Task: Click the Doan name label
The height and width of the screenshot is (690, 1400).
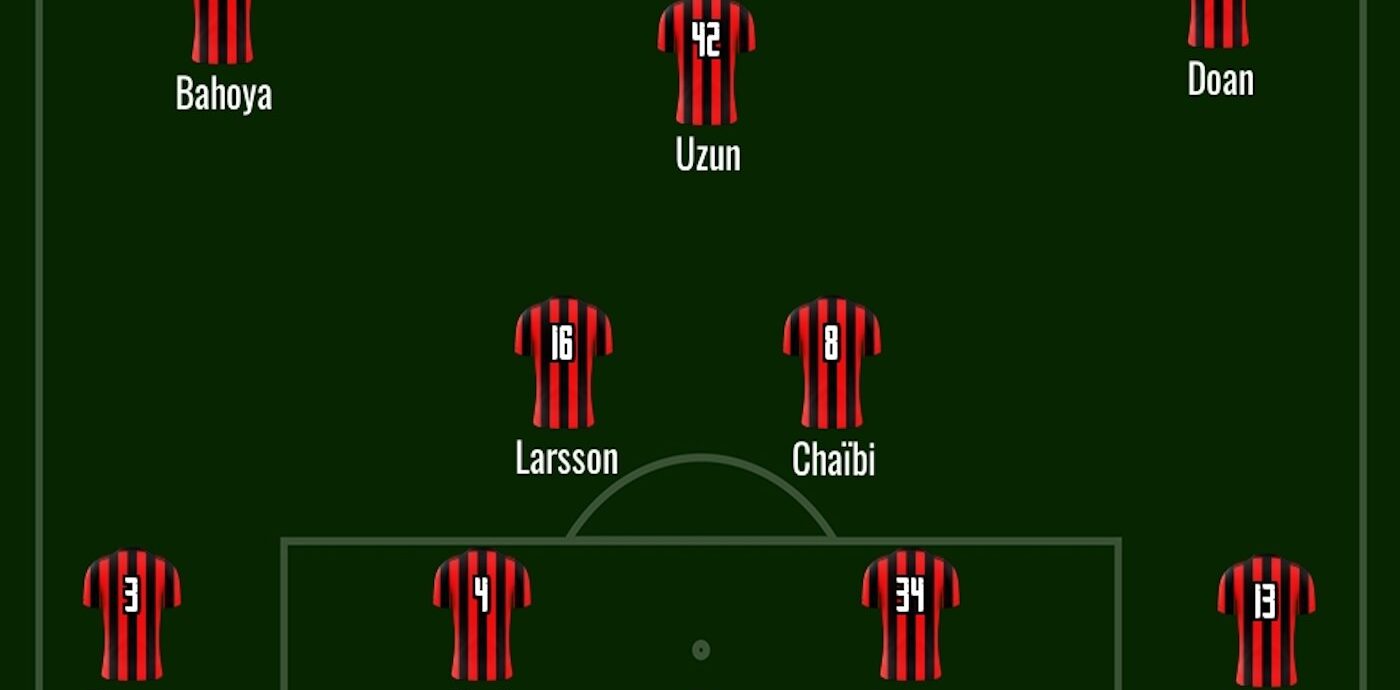Action: click(x=1220, y=80)
